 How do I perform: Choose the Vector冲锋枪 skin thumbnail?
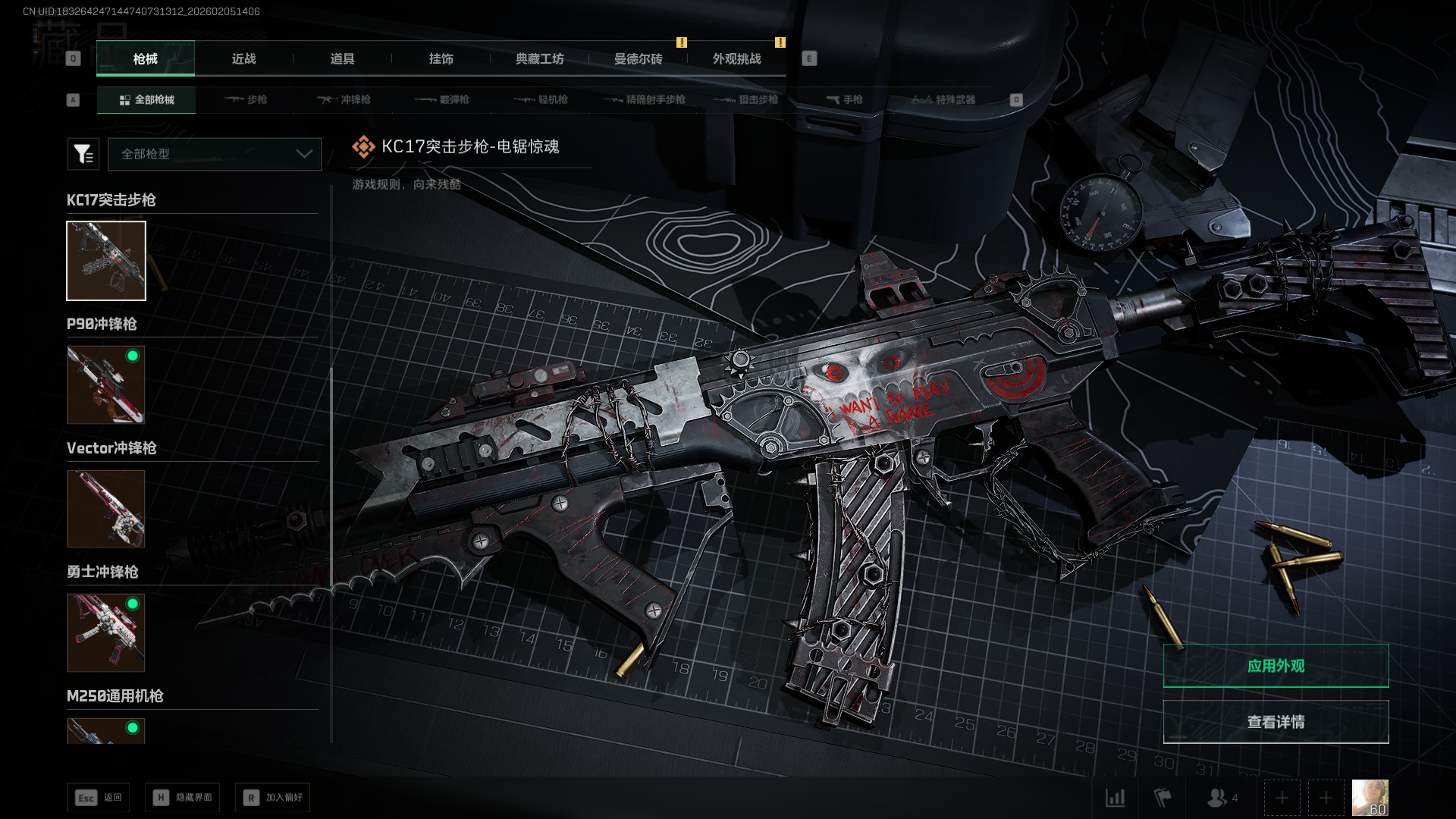point(106,509)
